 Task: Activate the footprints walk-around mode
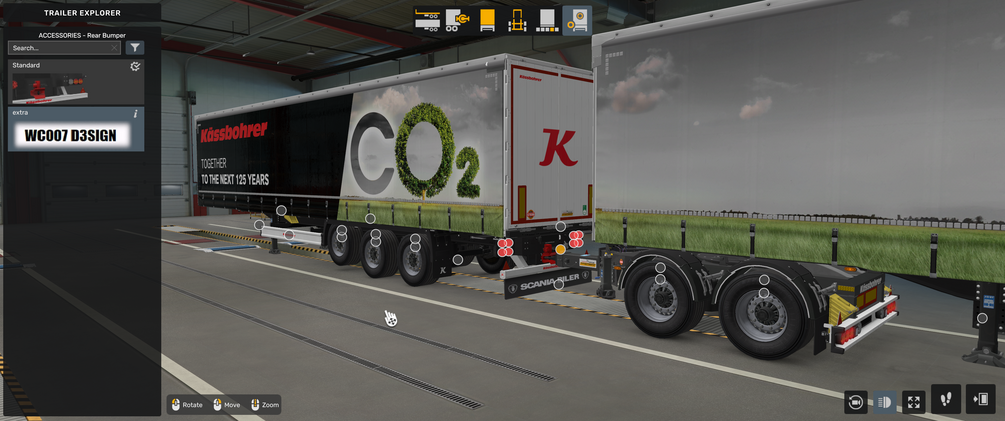(x=946, y=399)
